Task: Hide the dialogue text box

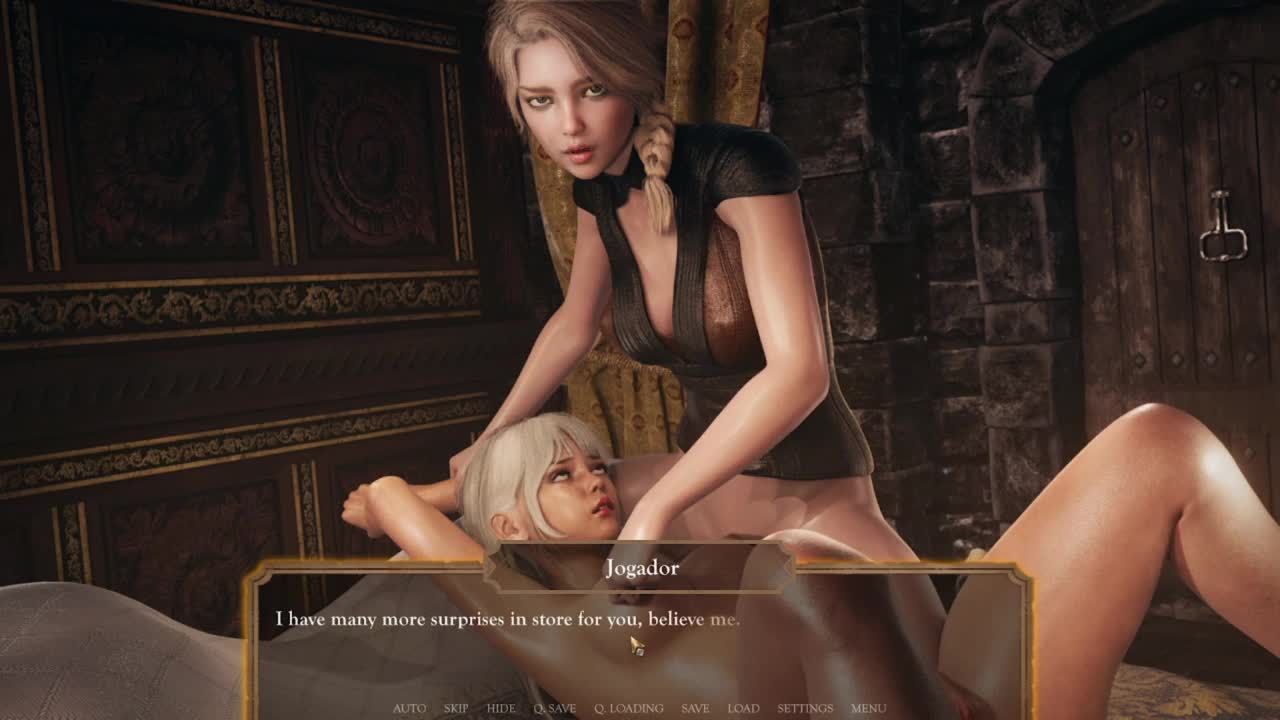Action: (x=501, y=708)
